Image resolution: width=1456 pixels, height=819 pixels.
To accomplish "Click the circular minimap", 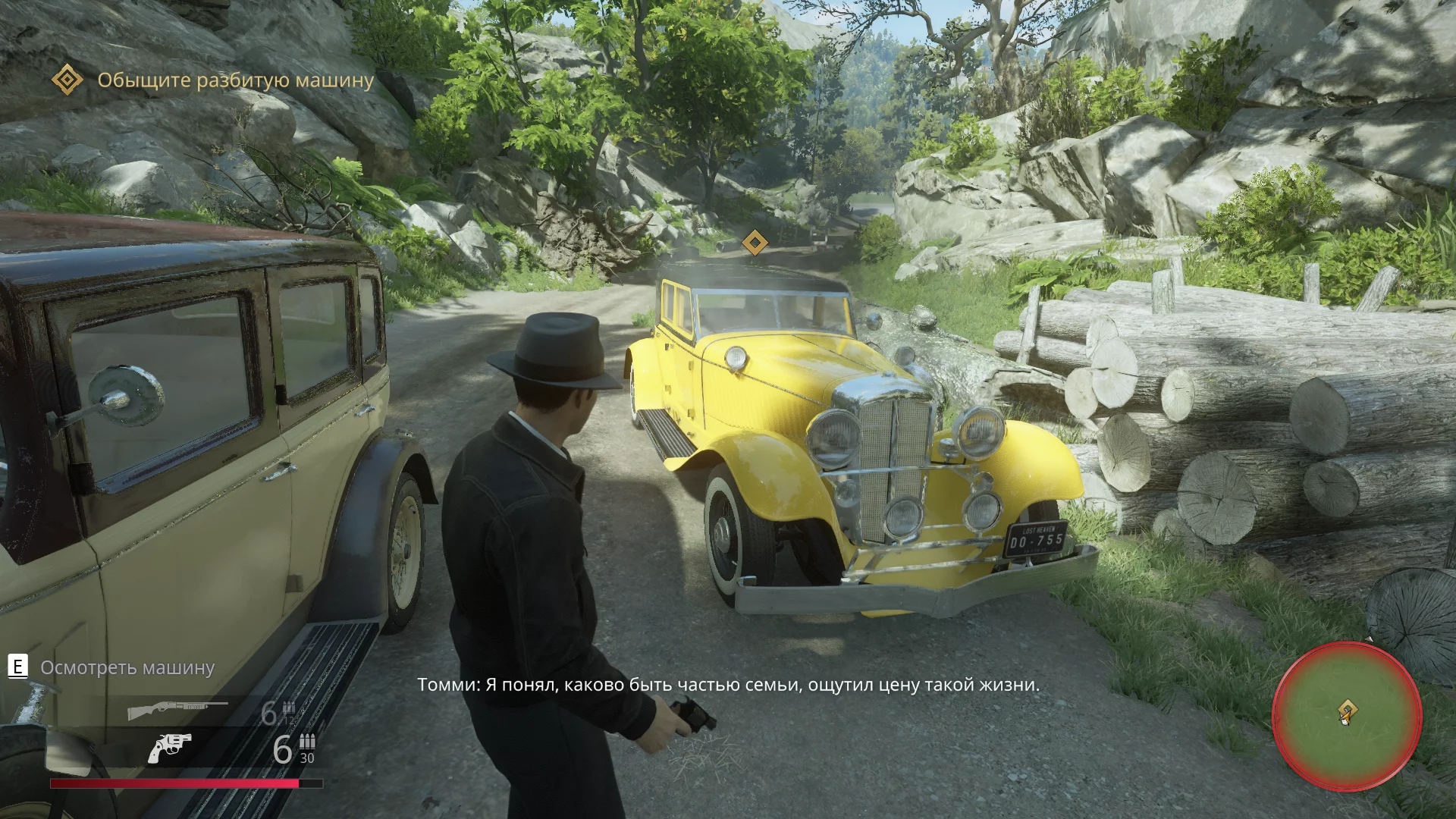I will point(1346,717).
